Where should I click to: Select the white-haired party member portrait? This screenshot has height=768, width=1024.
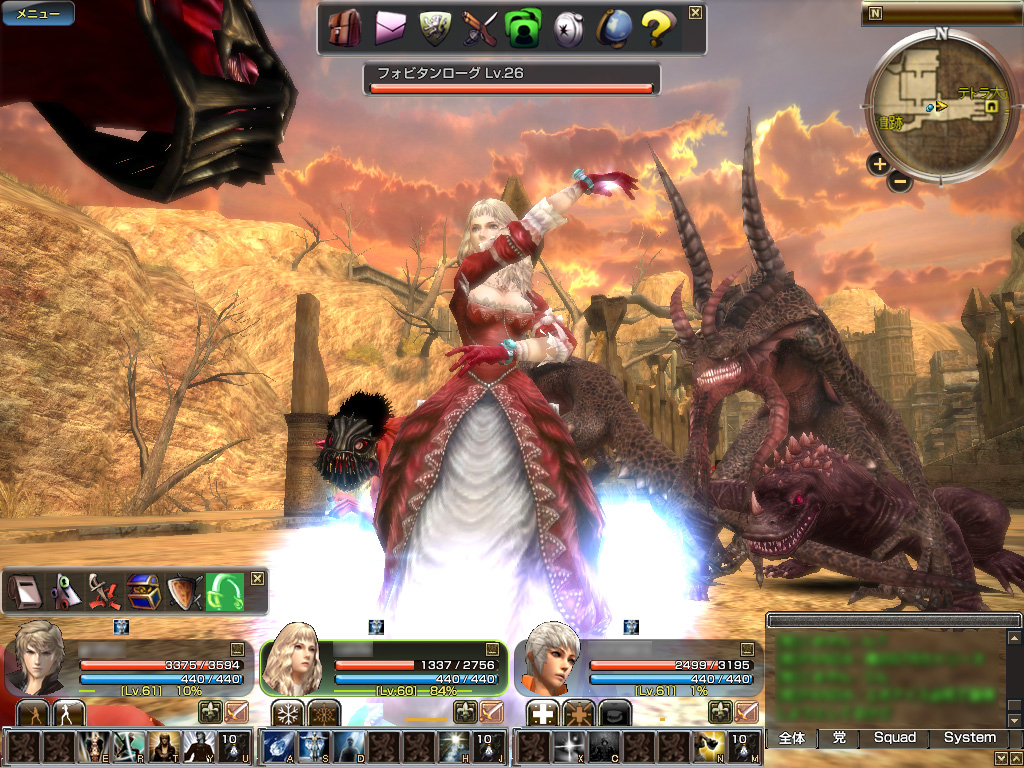tap(548, 659)
